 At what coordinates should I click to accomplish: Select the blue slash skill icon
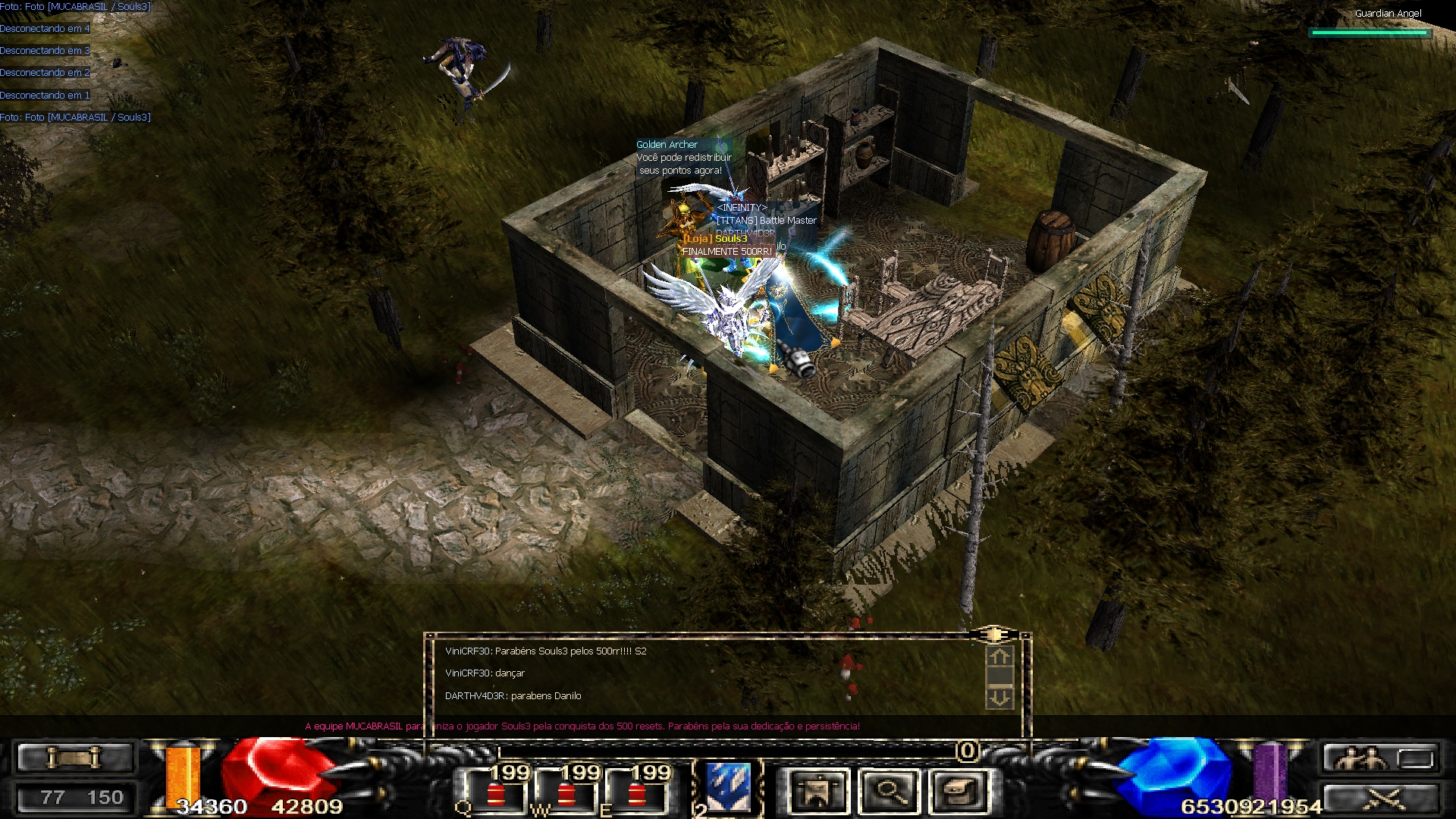(x=728, y=787)
